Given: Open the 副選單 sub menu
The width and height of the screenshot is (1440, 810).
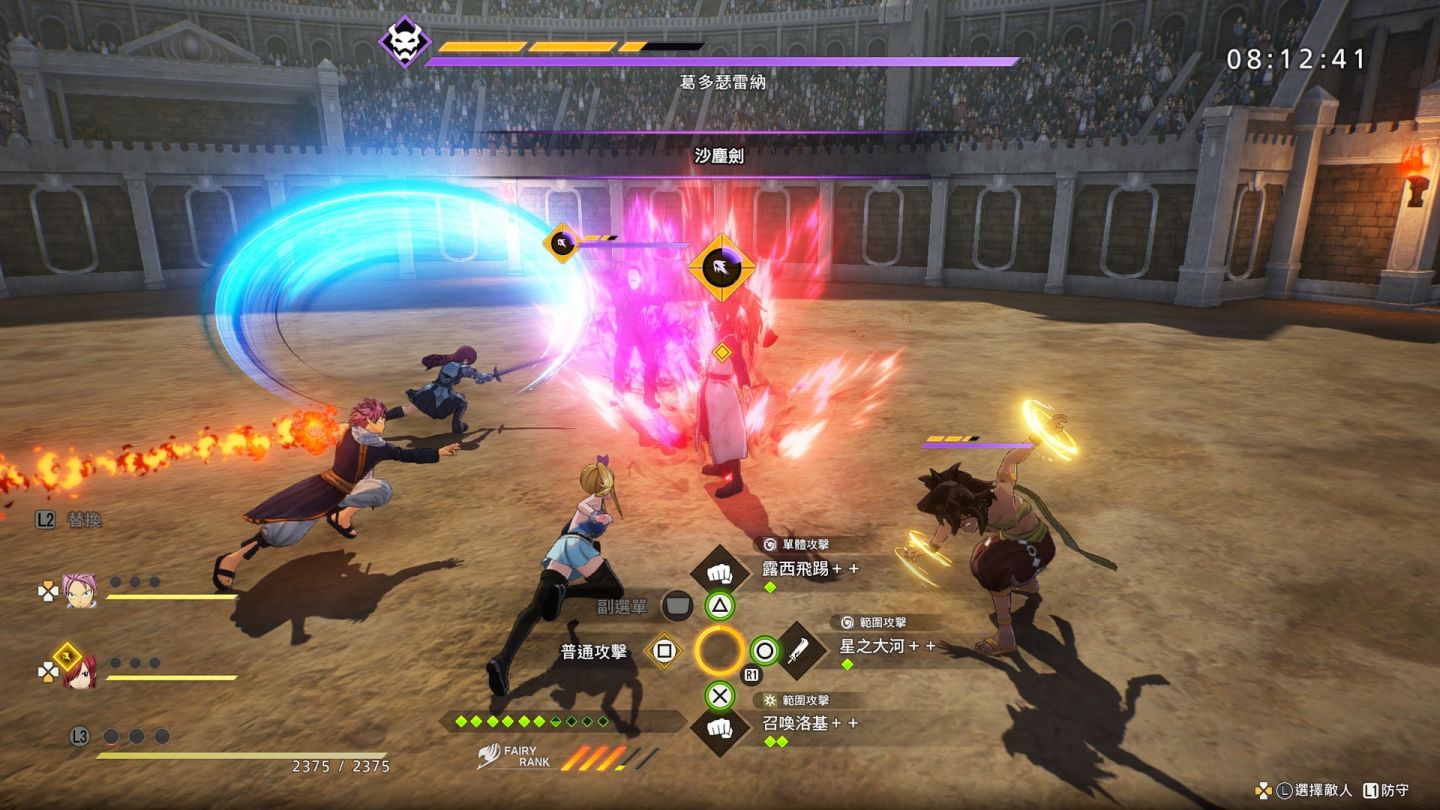Looking at the screenshot, I should [x=677, y=605].
